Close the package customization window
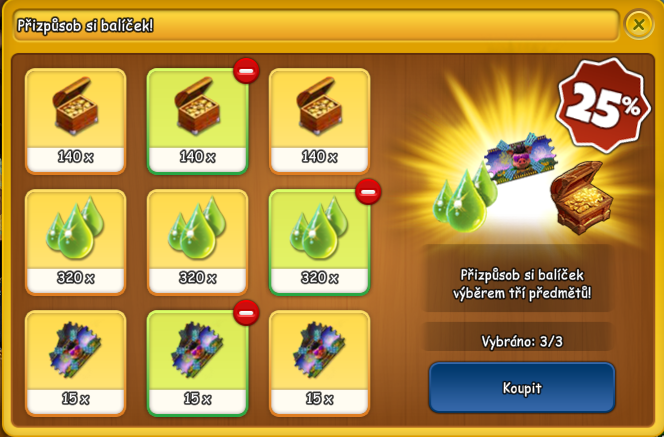Screen dimensions: 664x437 [639, 23]
